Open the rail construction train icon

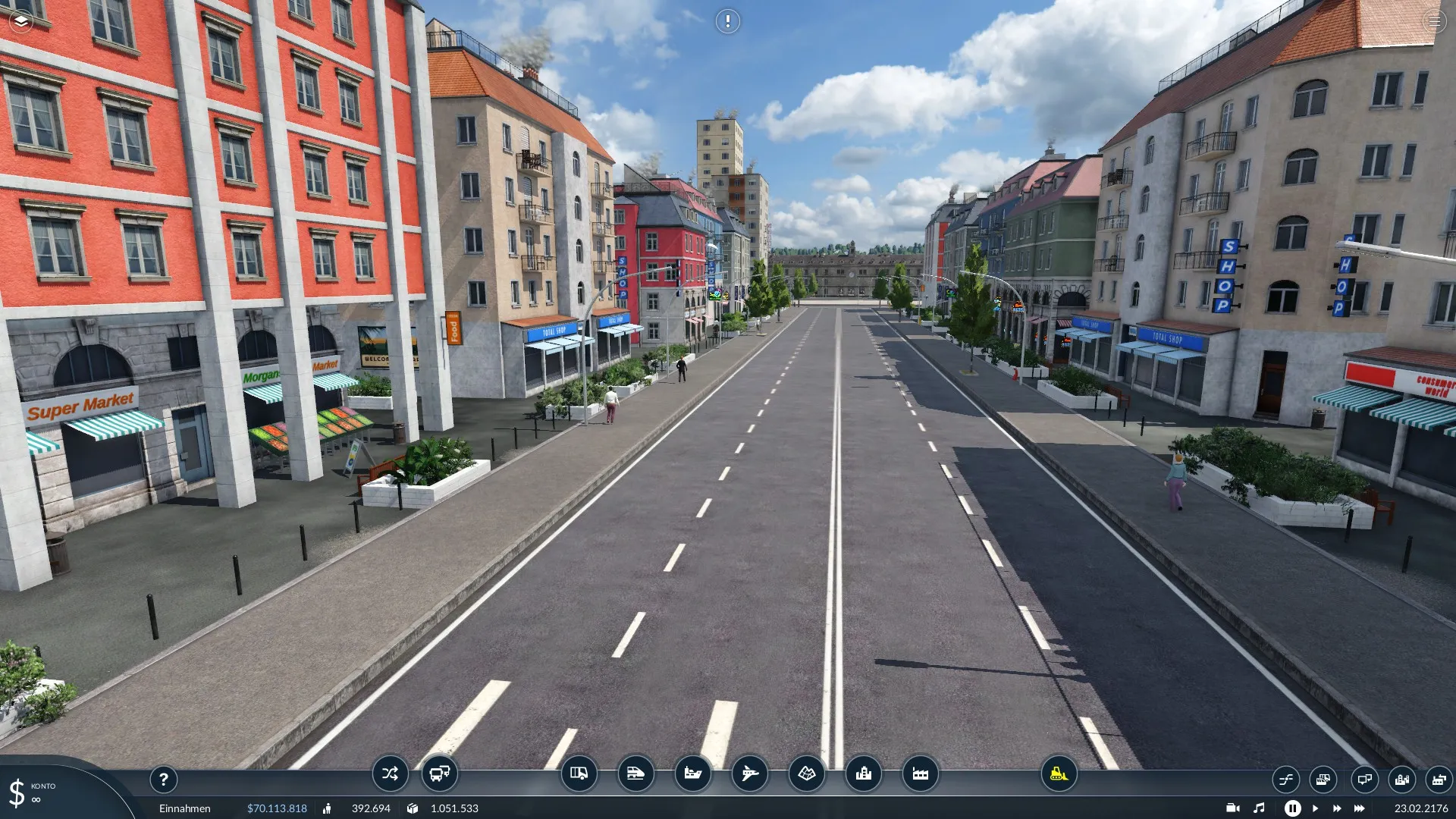pos(635,773)
